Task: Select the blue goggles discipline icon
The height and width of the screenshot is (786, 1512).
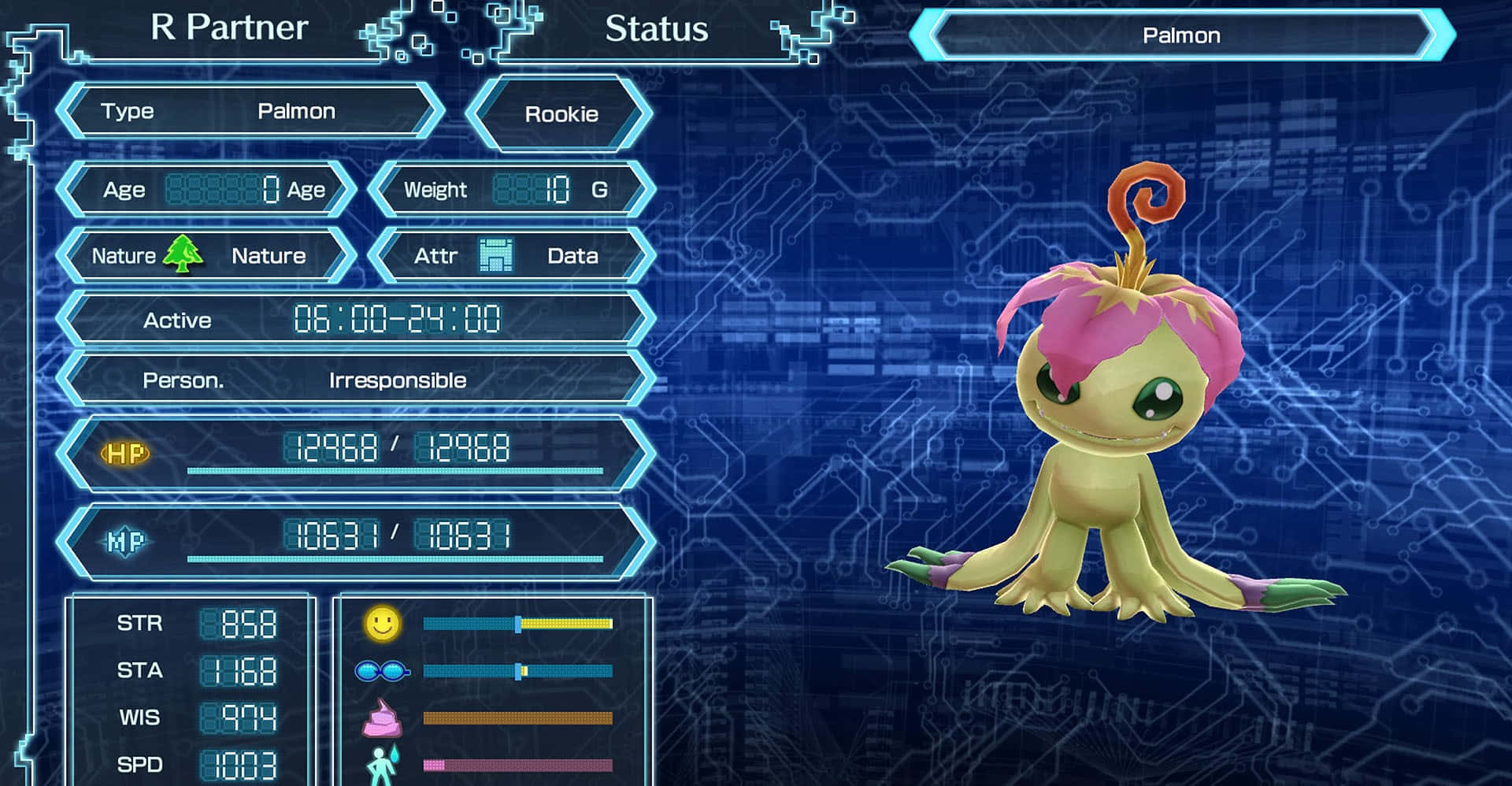Action: click(383, 671)
